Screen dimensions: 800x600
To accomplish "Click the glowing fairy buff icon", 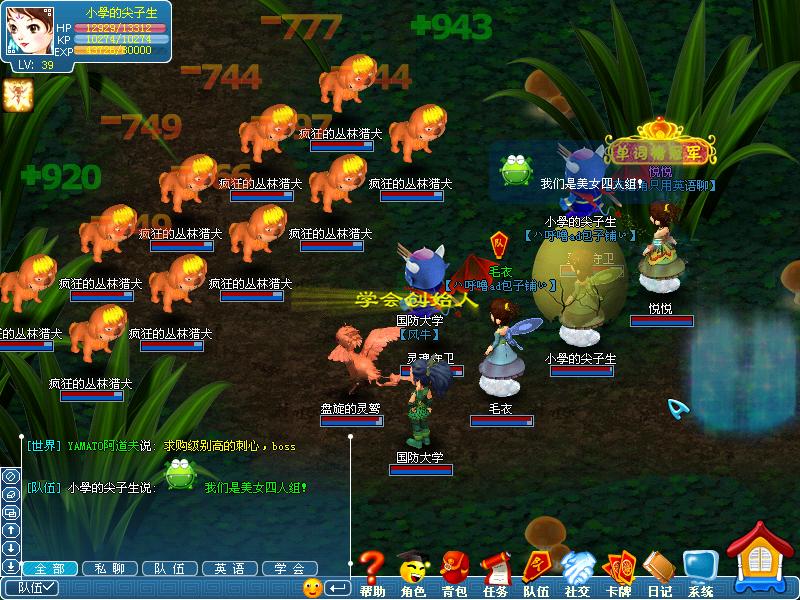I will click(x=17, y=94).
